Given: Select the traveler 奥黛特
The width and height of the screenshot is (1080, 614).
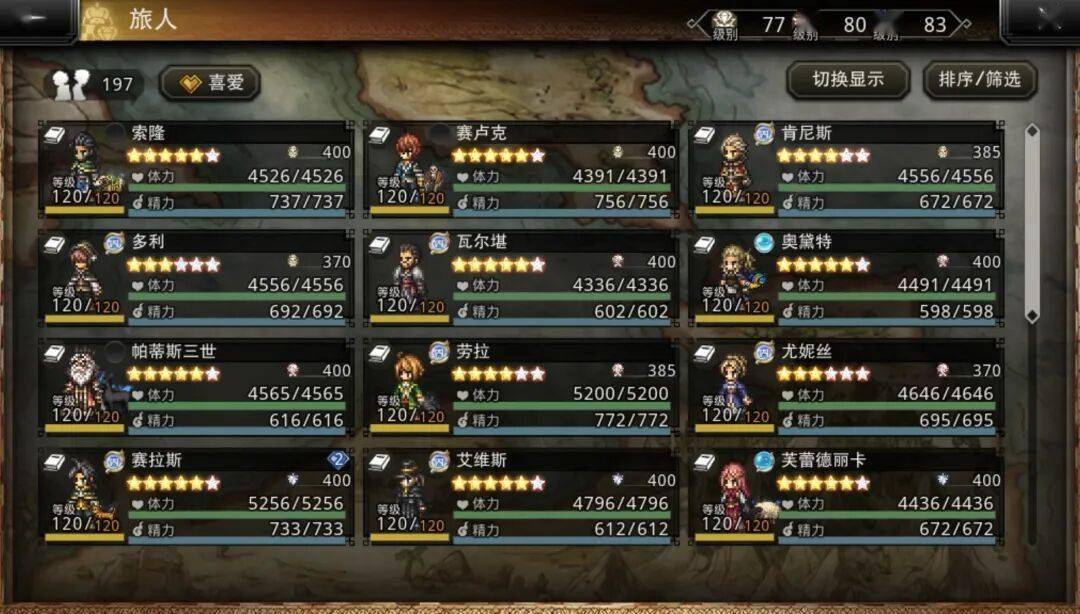Looking at the screenshot, I should pos(846,277).
